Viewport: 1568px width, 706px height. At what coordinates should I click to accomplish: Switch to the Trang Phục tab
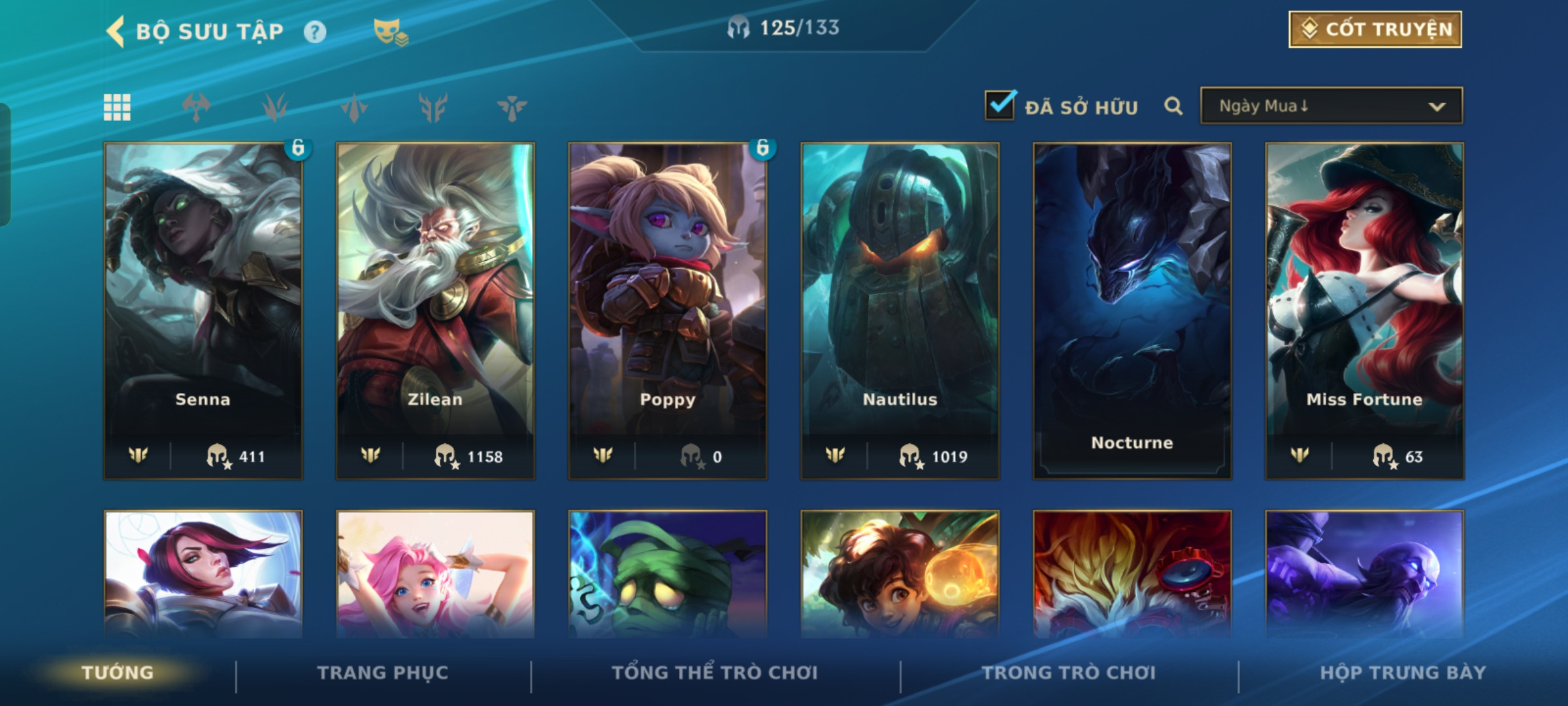tap(383, 673)
